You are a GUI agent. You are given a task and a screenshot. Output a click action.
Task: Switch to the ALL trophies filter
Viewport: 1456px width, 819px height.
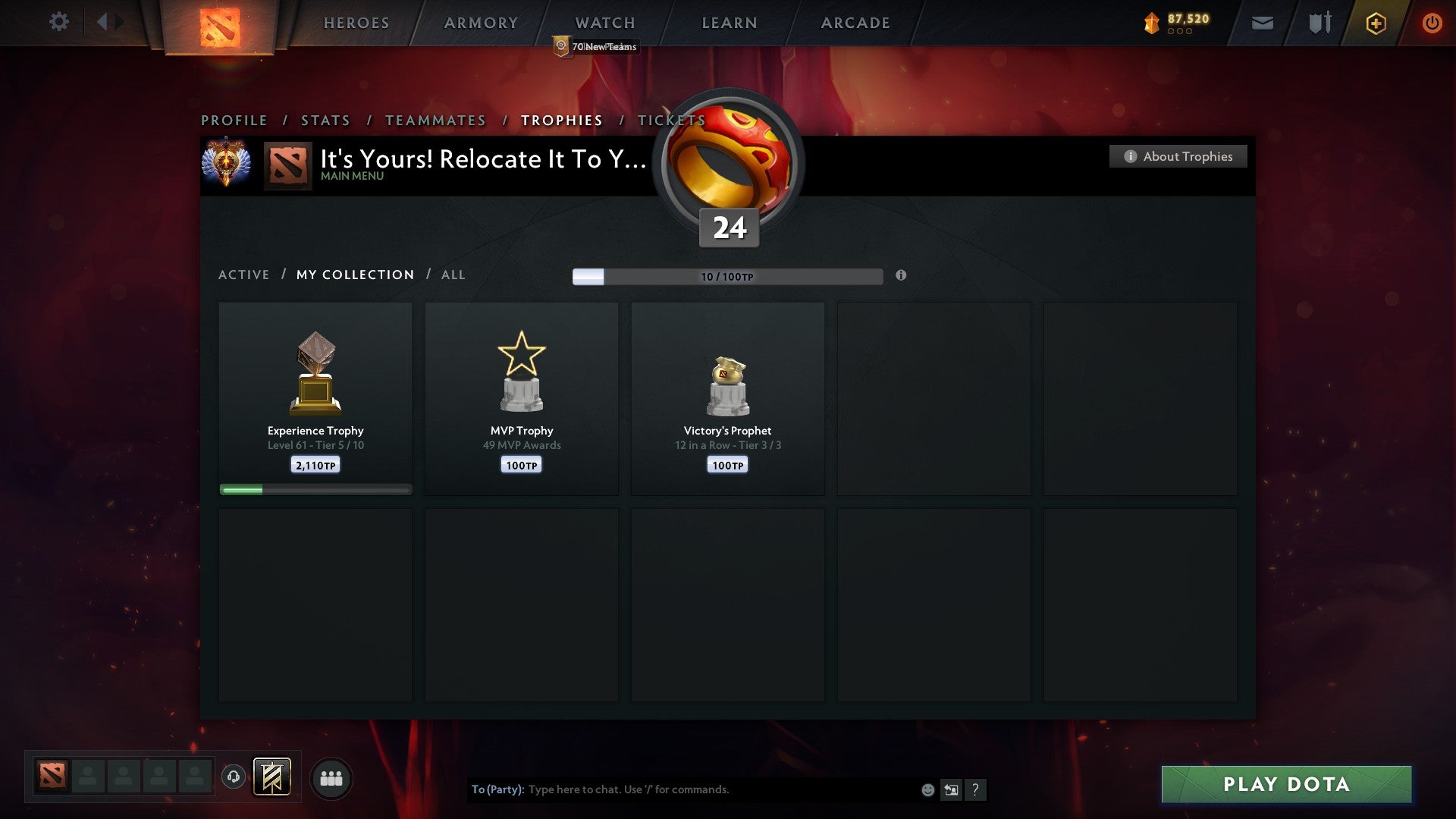coord(453,275)
